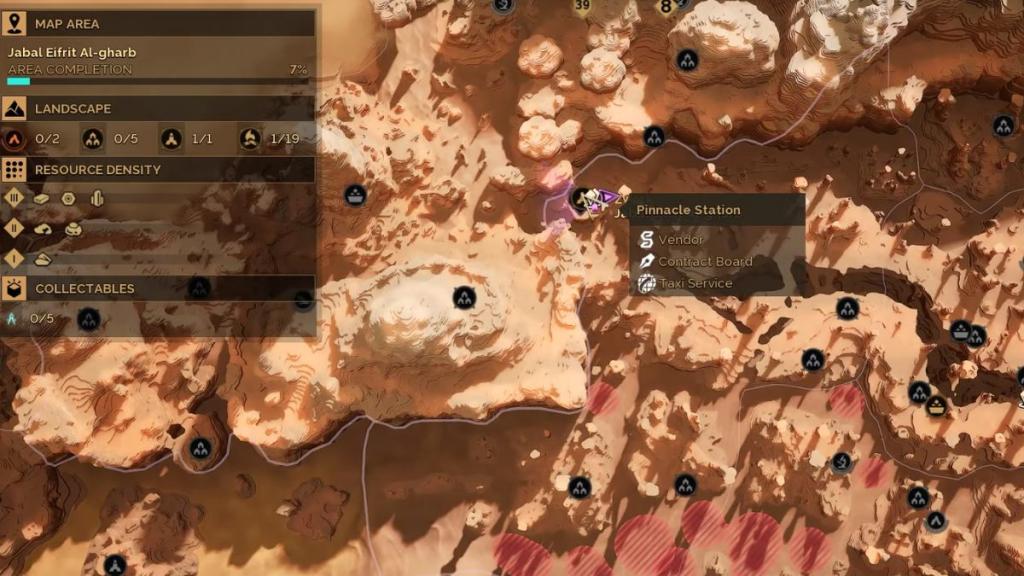Select Taxi Service in the station tooltip
This screenshot has width=1024, height=576.
click(694, 284)
